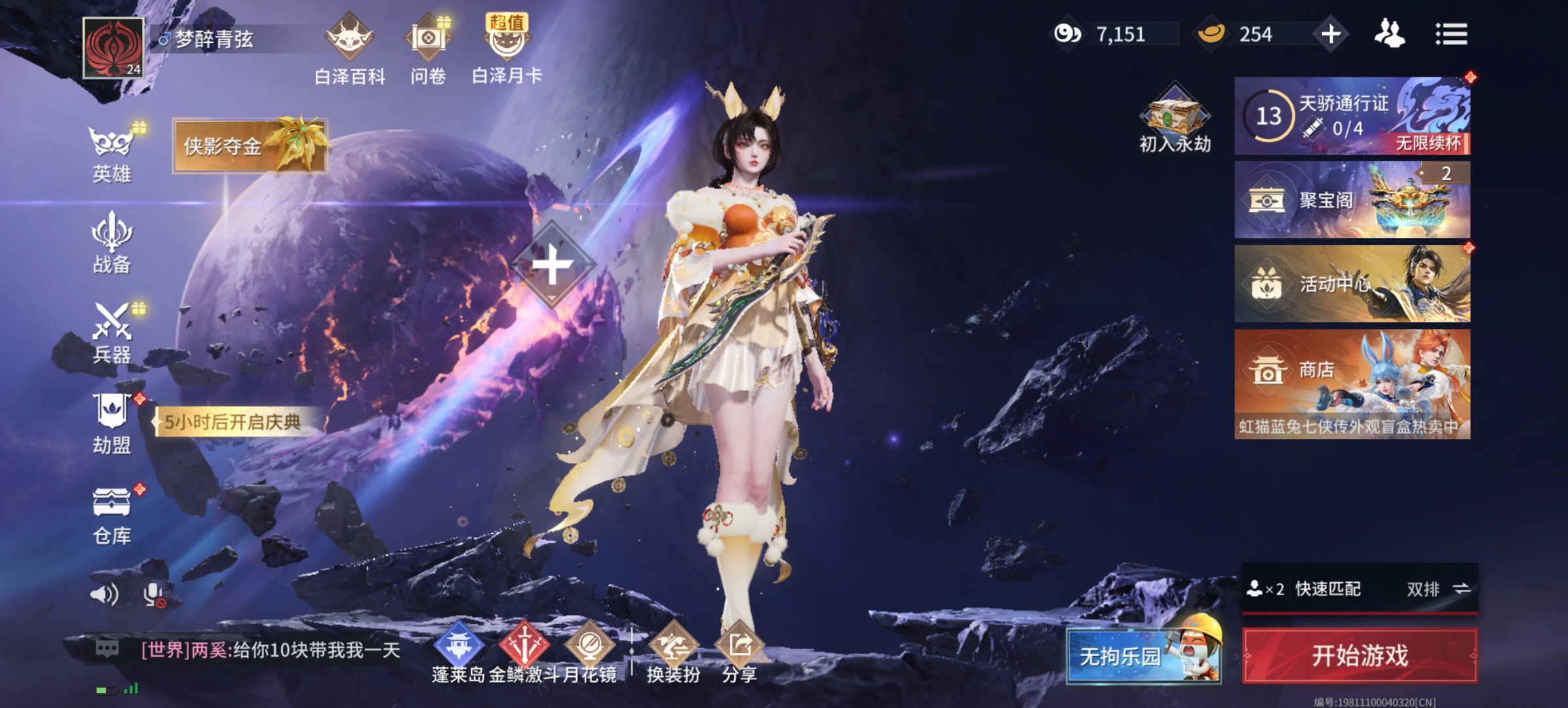Open the 战备 loadout menu
The height and width of the screenshot is (708, 1568).
(x=112, y=243)
